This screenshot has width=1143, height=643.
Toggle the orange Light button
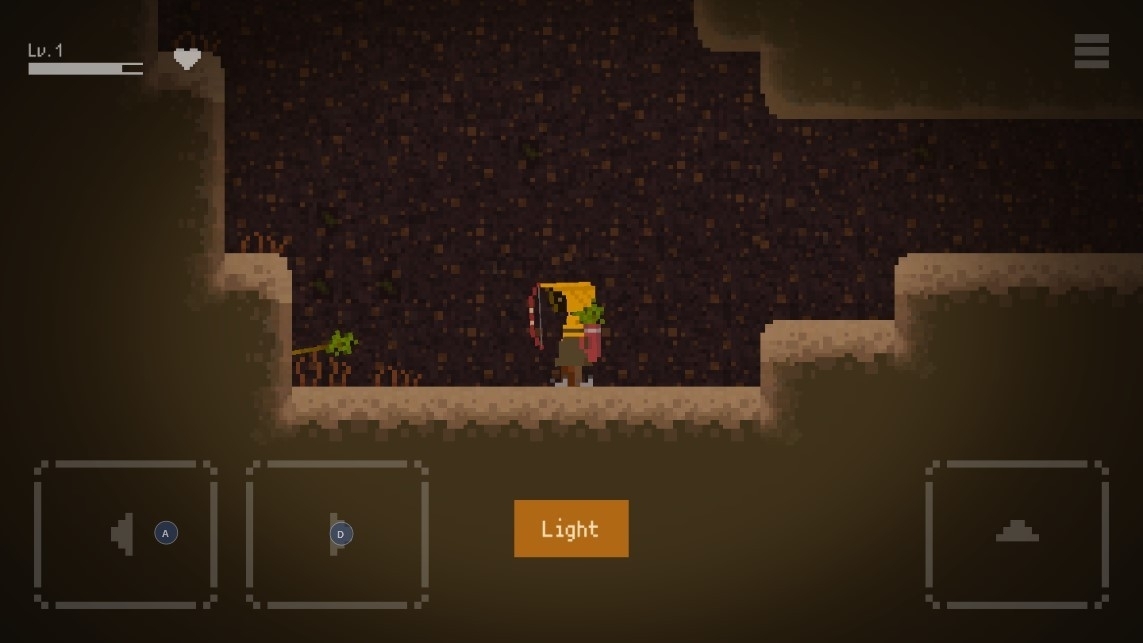tap(571, 528)
